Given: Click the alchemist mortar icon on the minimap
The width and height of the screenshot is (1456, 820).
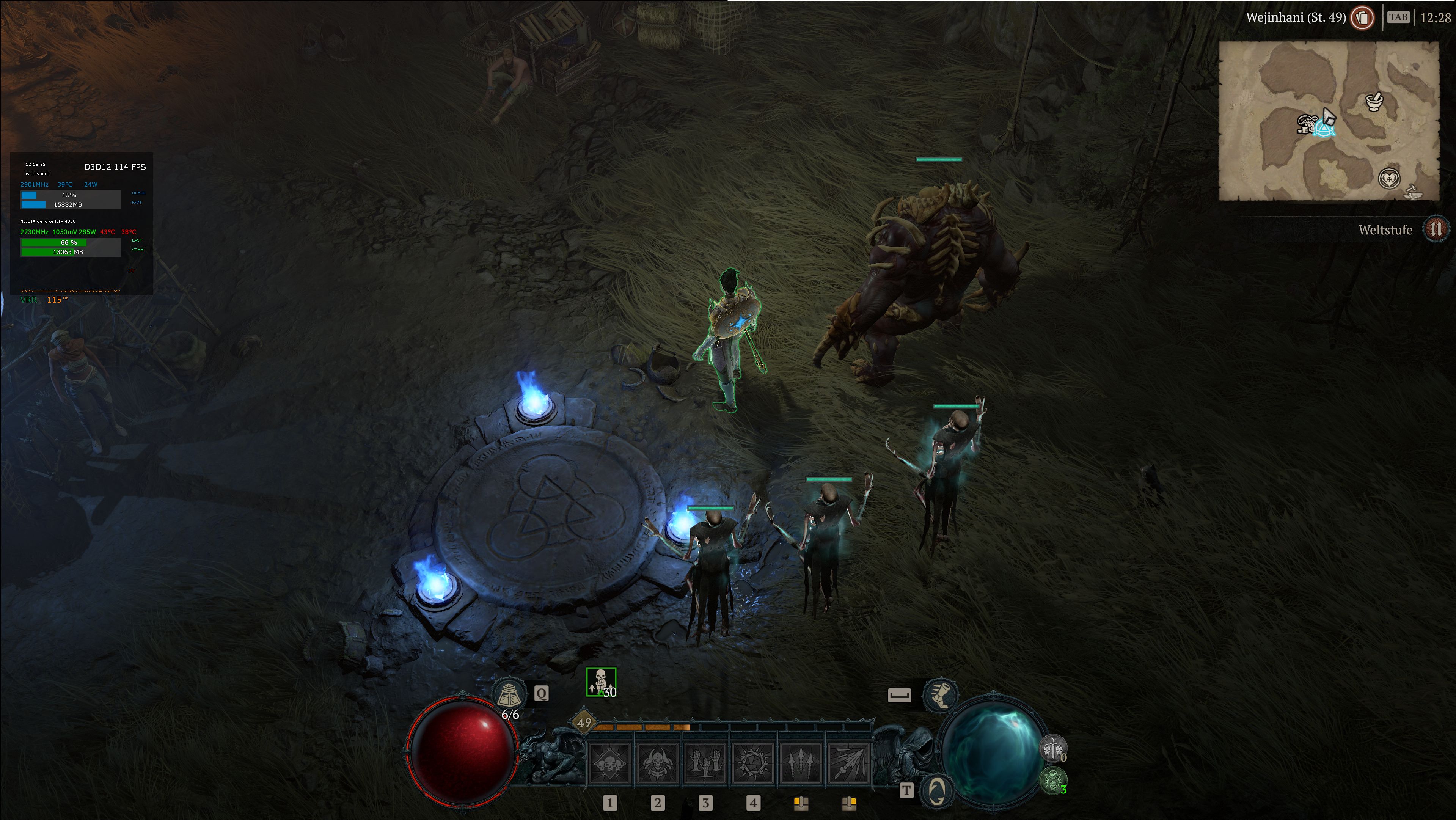Looking at the screenshot, I should coord(1374,102).
